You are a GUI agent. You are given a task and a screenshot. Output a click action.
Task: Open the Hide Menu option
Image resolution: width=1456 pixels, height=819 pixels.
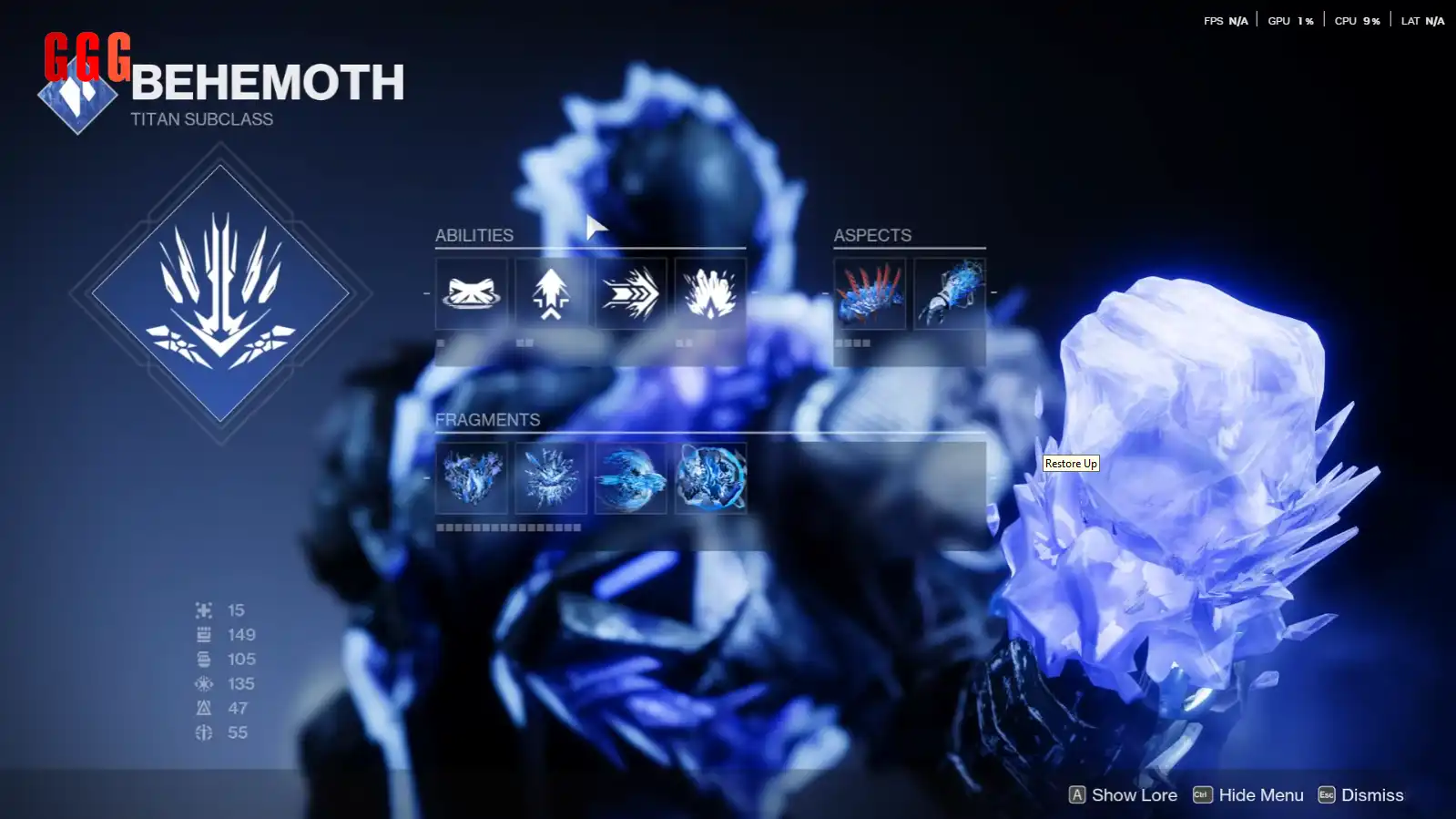click(1259, 794)
